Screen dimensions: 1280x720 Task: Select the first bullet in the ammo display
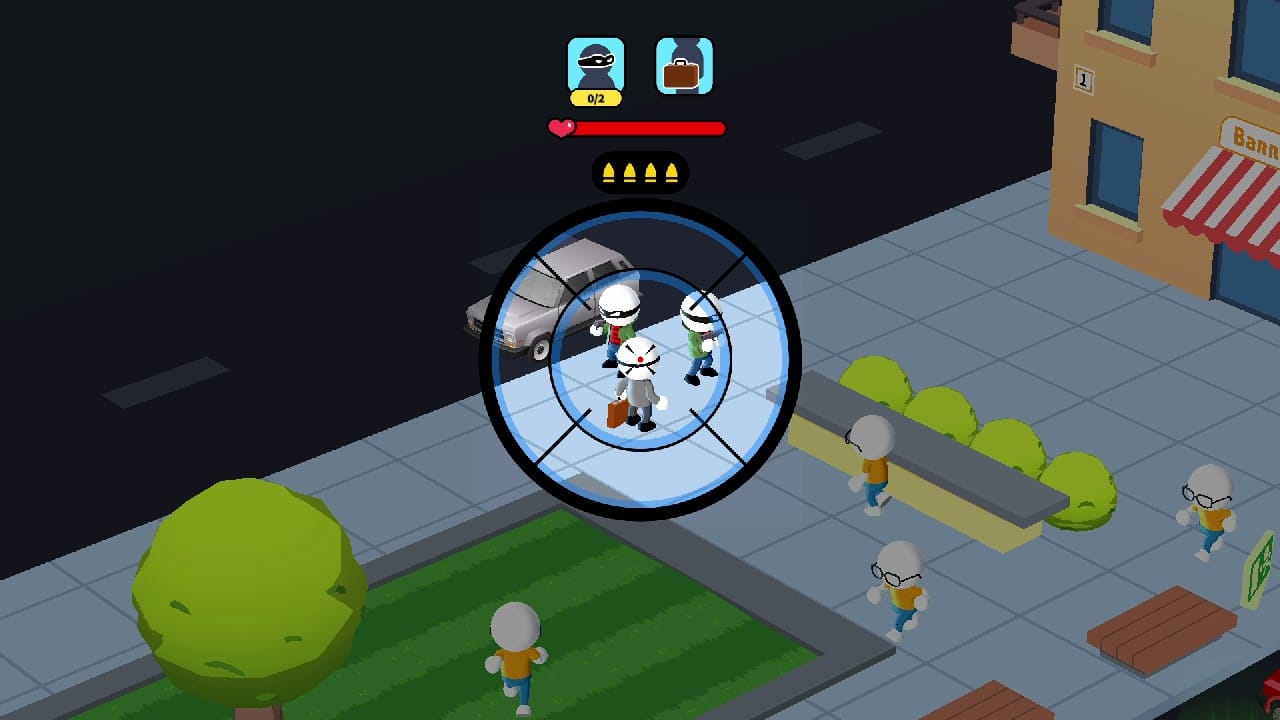click(x=610, y=171)
